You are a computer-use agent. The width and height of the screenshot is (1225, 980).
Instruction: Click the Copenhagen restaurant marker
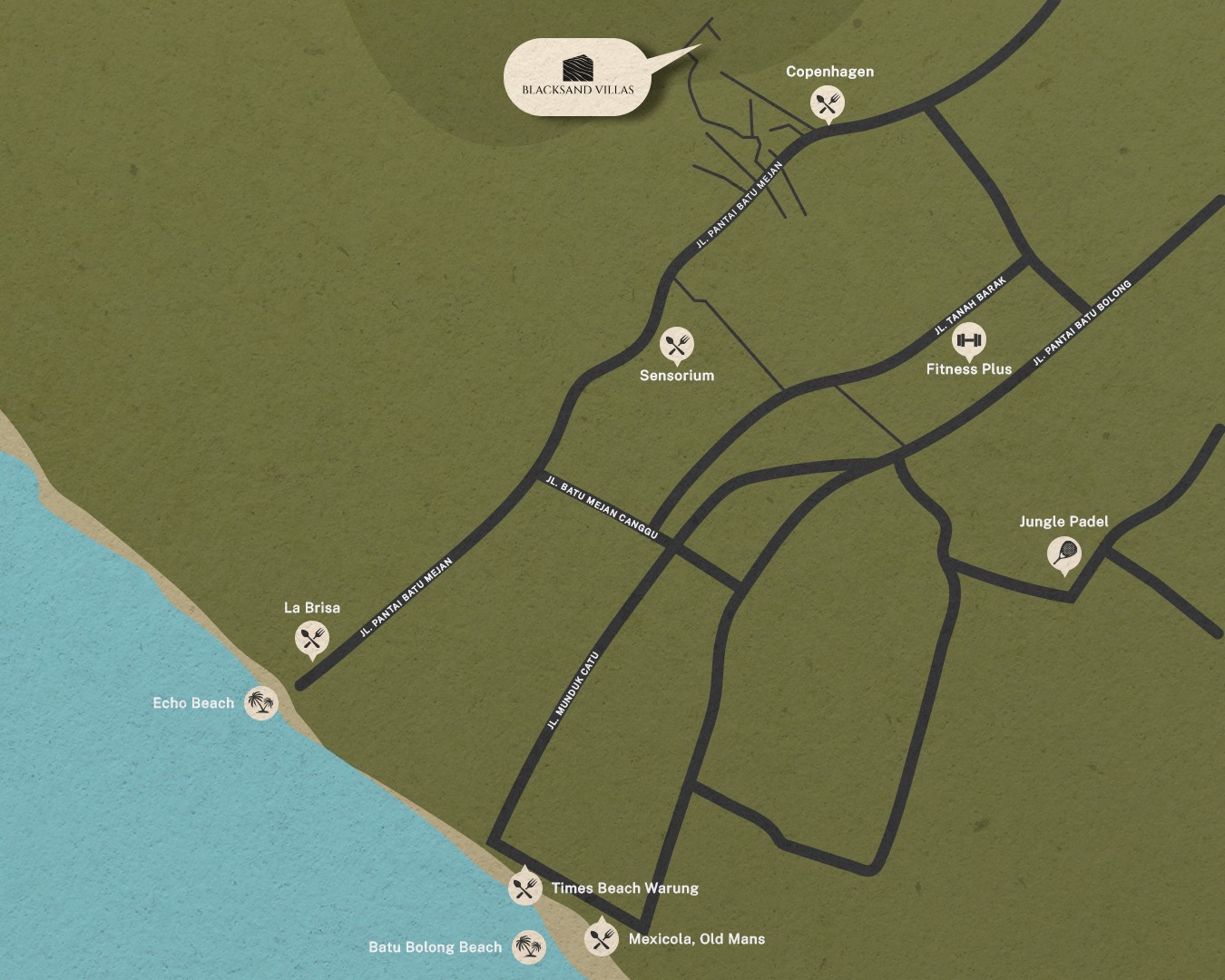[x=827, y=103]
